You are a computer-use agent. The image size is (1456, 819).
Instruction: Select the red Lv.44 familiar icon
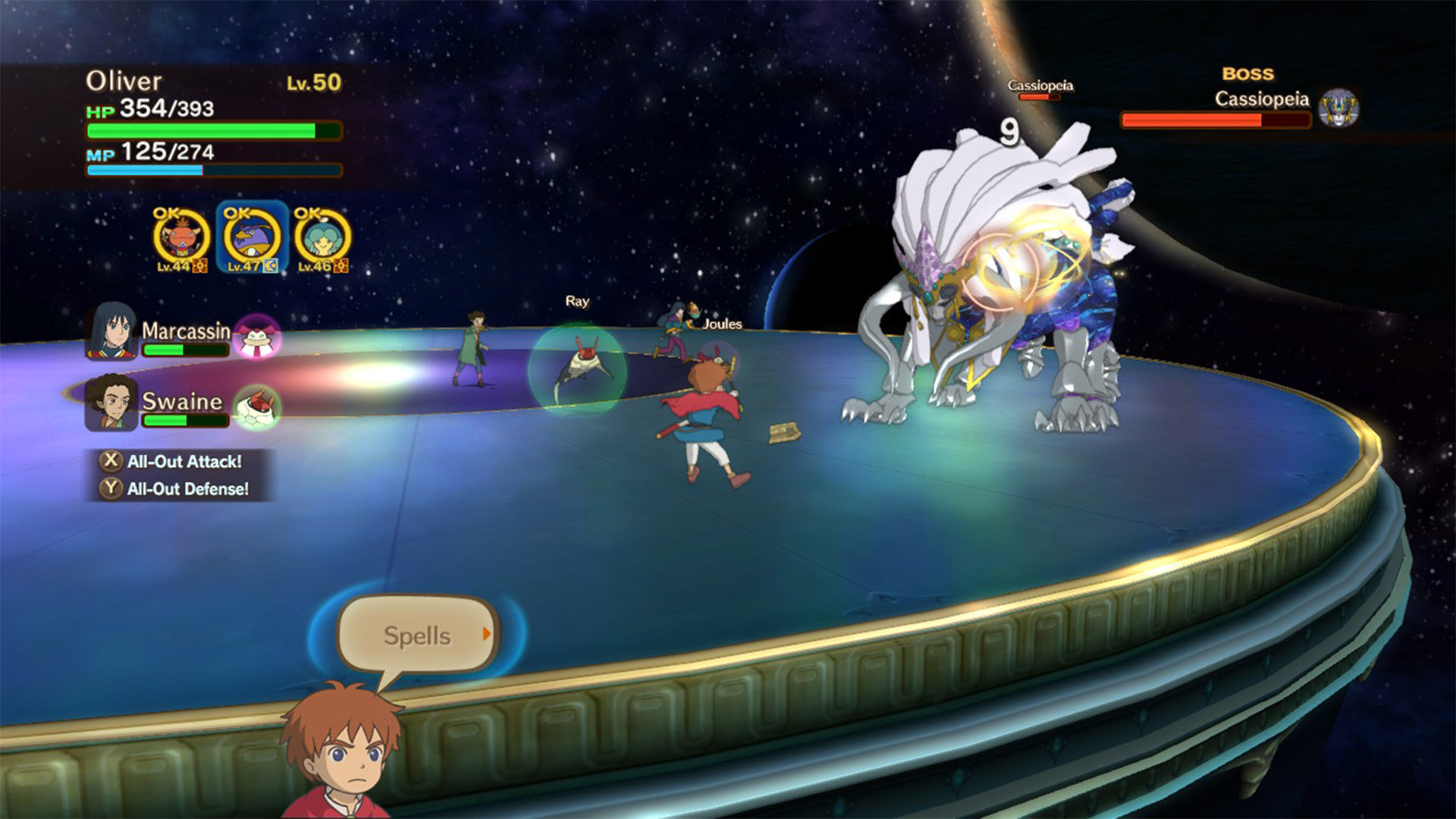click(181, 238)
